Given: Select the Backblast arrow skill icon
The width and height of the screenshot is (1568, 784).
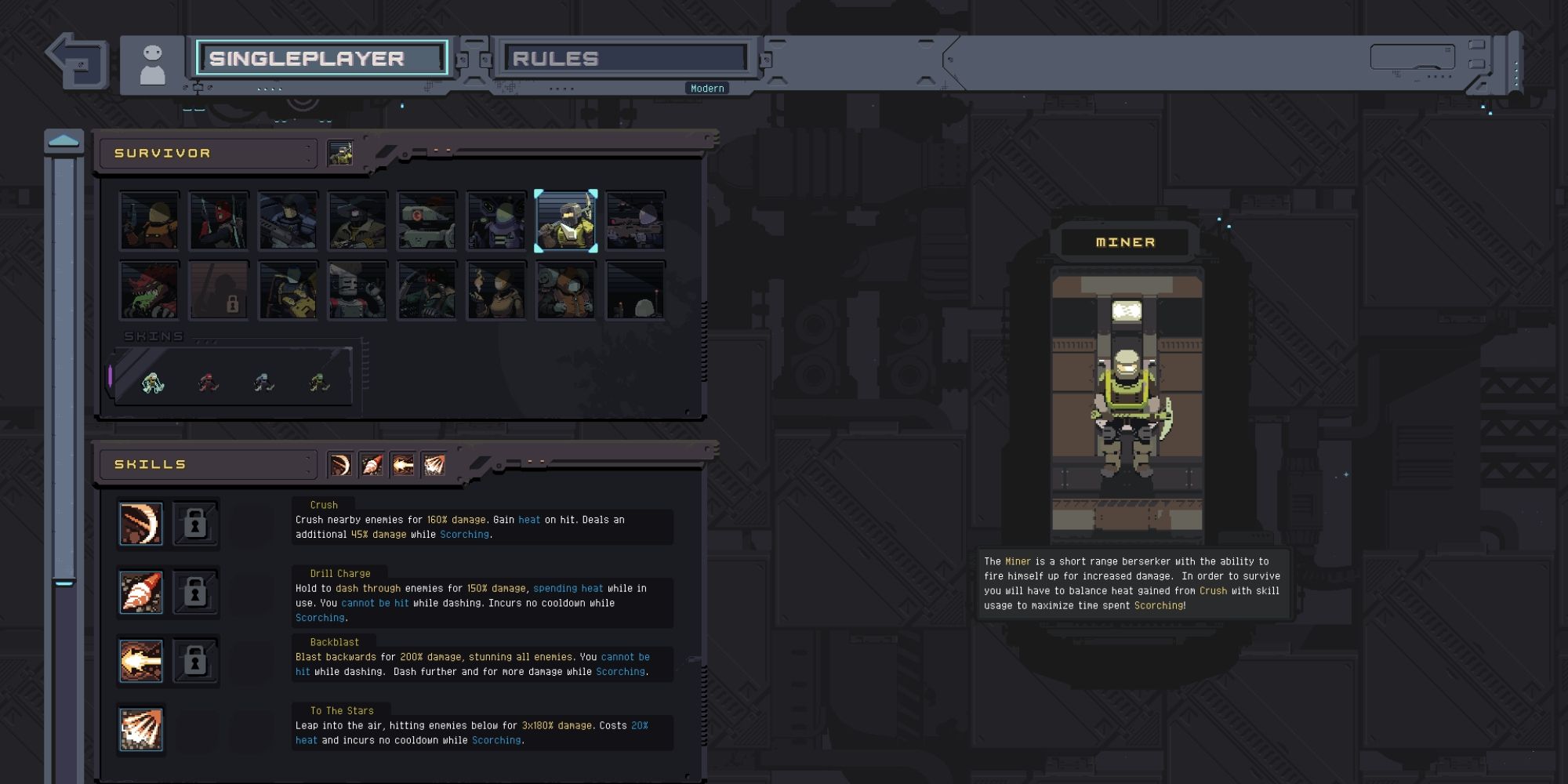Looking at the screenshot, I should (140, 661).
